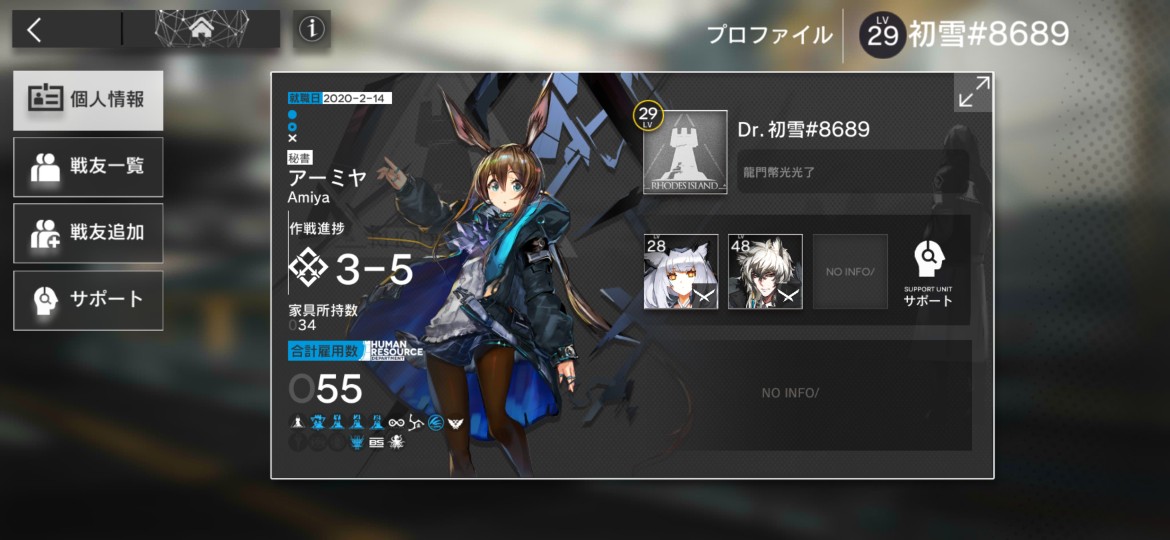Open the Support Unit サポート button
Image resolution: width=1170 pixels, height=540 pixels.
pos(929,271)
